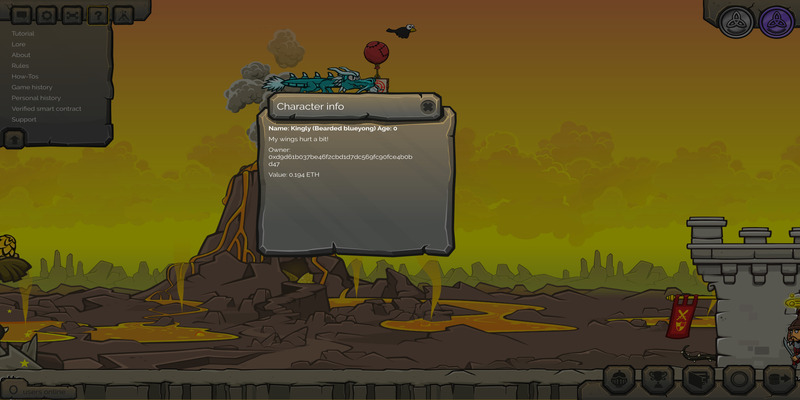Open the gear settings icon
The height and width of the screenshot is (400, 800).
point(46,15)
